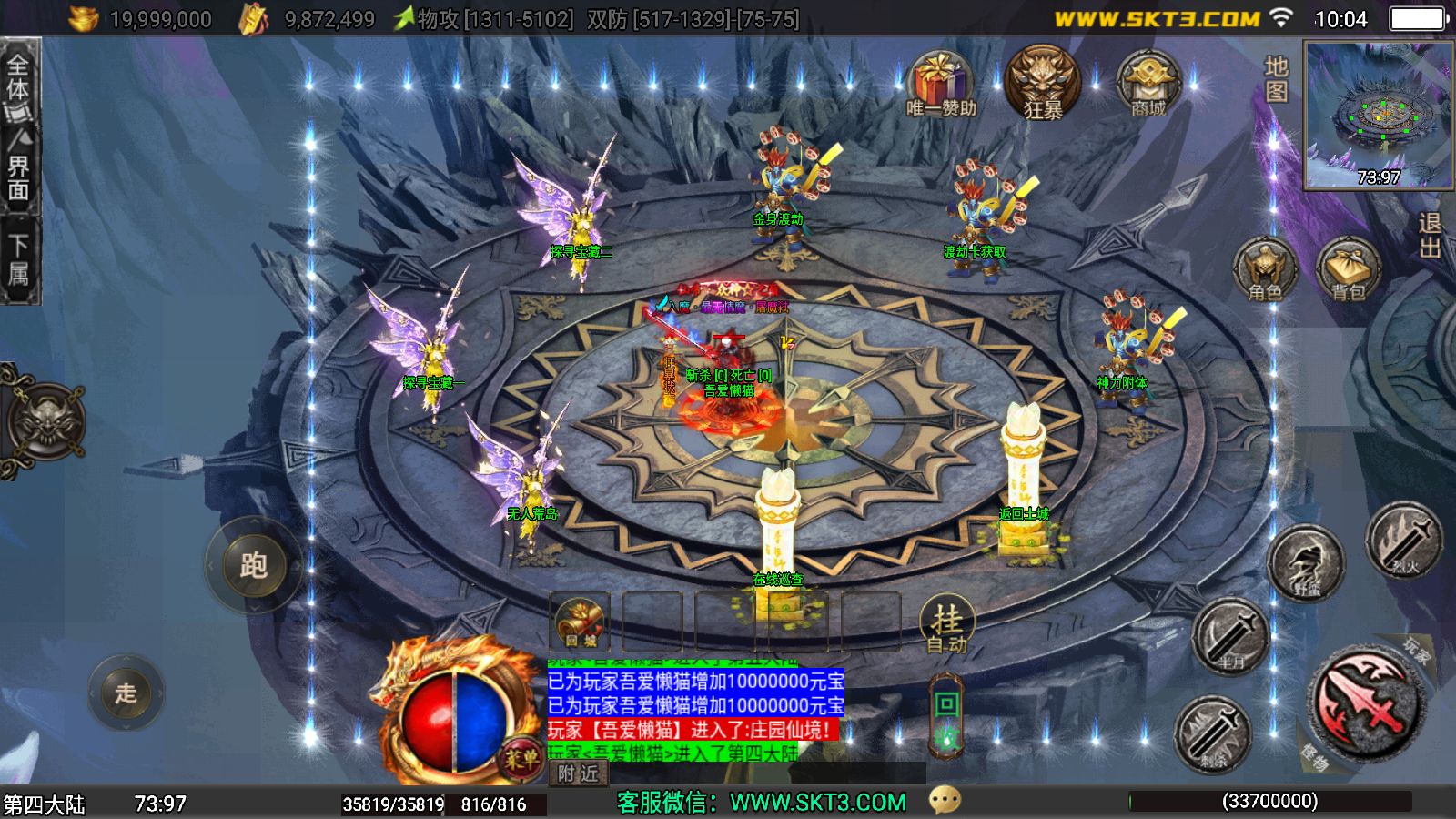Open the 下属 subordinates tab
Image resolution: width=1456 pixels, height=819 pixels.
(x=19, y=261)
